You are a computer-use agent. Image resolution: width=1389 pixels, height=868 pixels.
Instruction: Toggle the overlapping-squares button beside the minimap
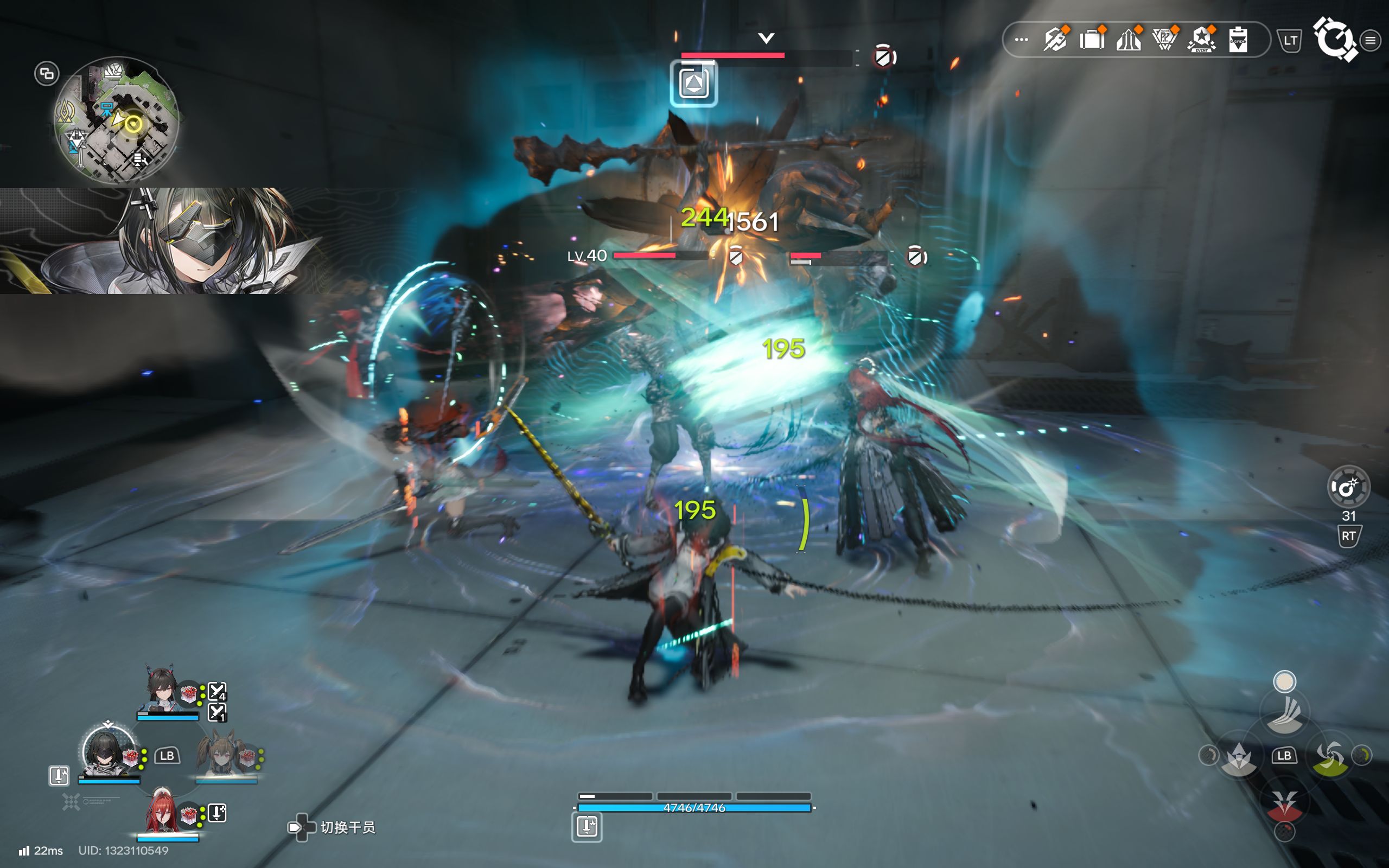point(47,73)
